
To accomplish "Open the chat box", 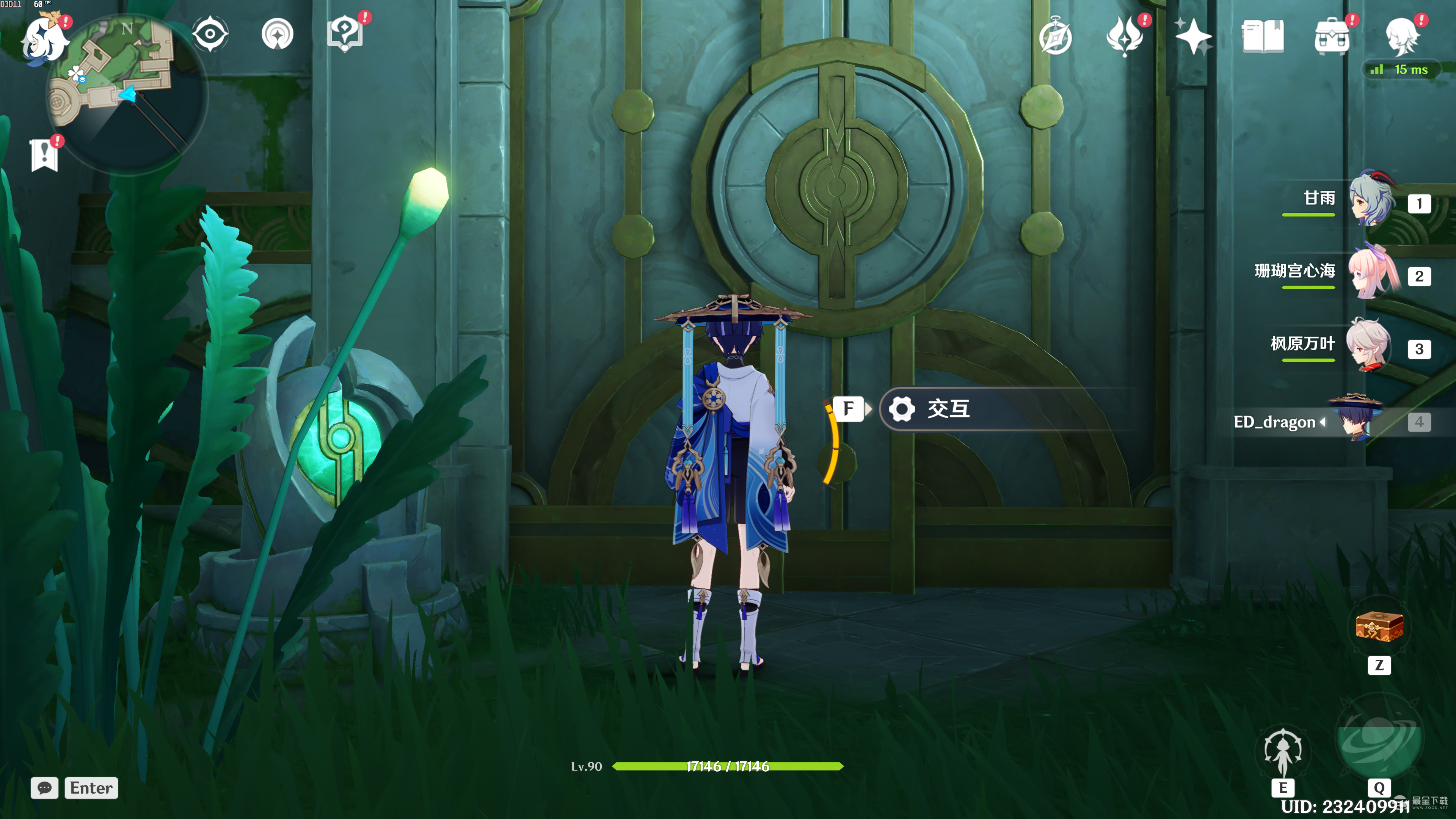I will click(x=45, y=788).
